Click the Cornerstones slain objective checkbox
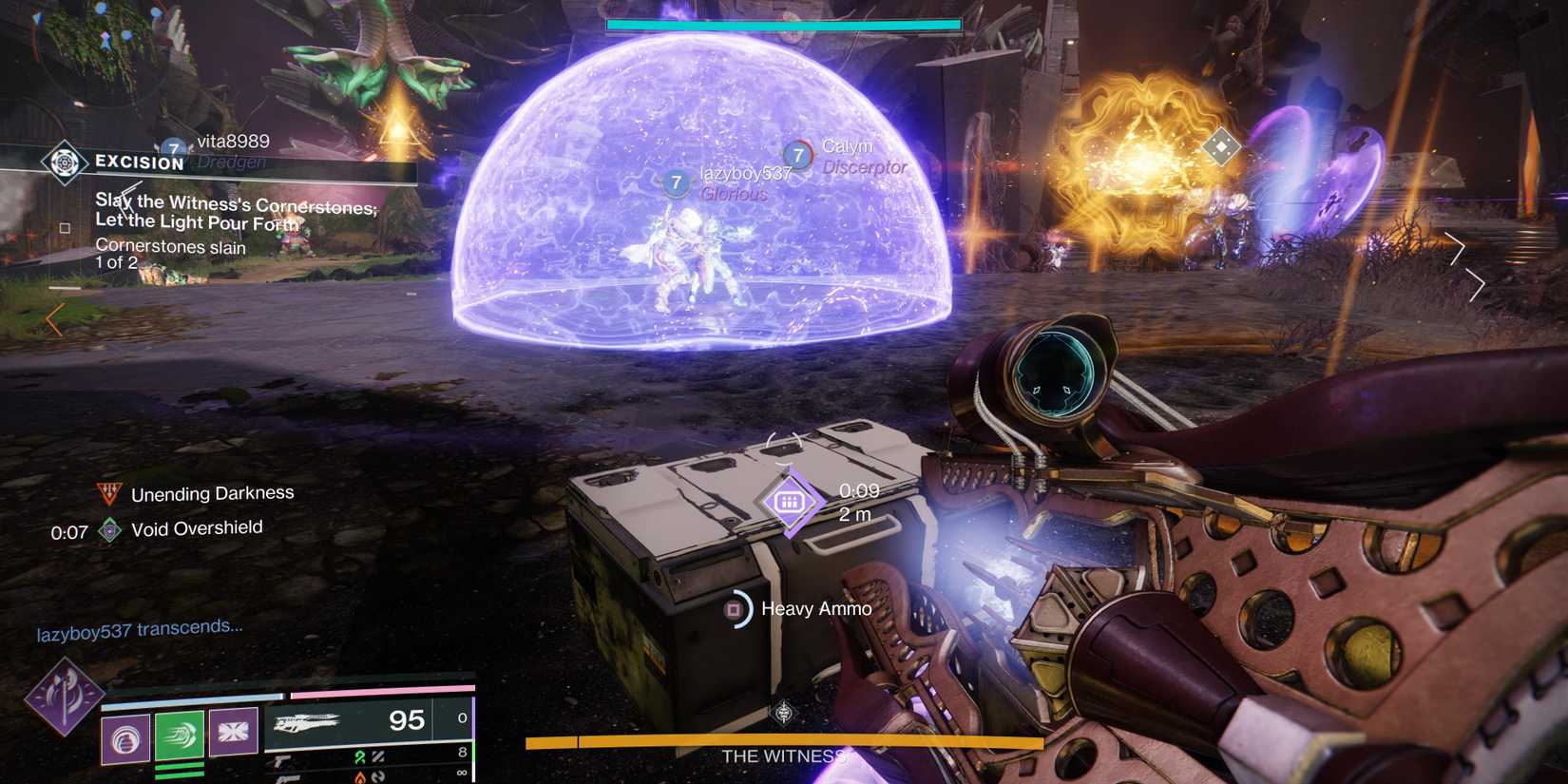 point(65,228)
